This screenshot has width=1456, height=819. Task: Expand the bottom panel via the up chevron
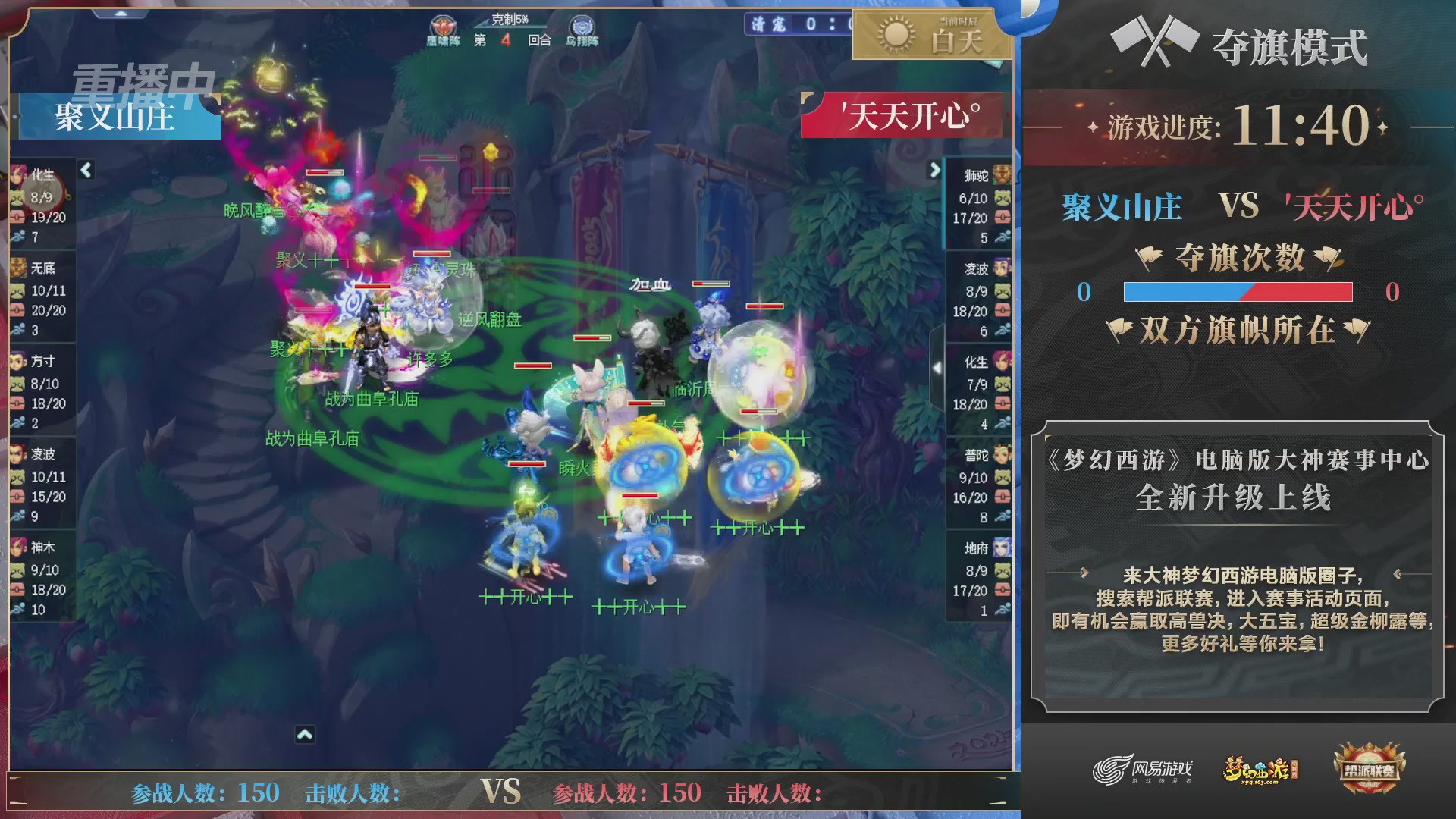pyautogui.click(x=306, y=735)
